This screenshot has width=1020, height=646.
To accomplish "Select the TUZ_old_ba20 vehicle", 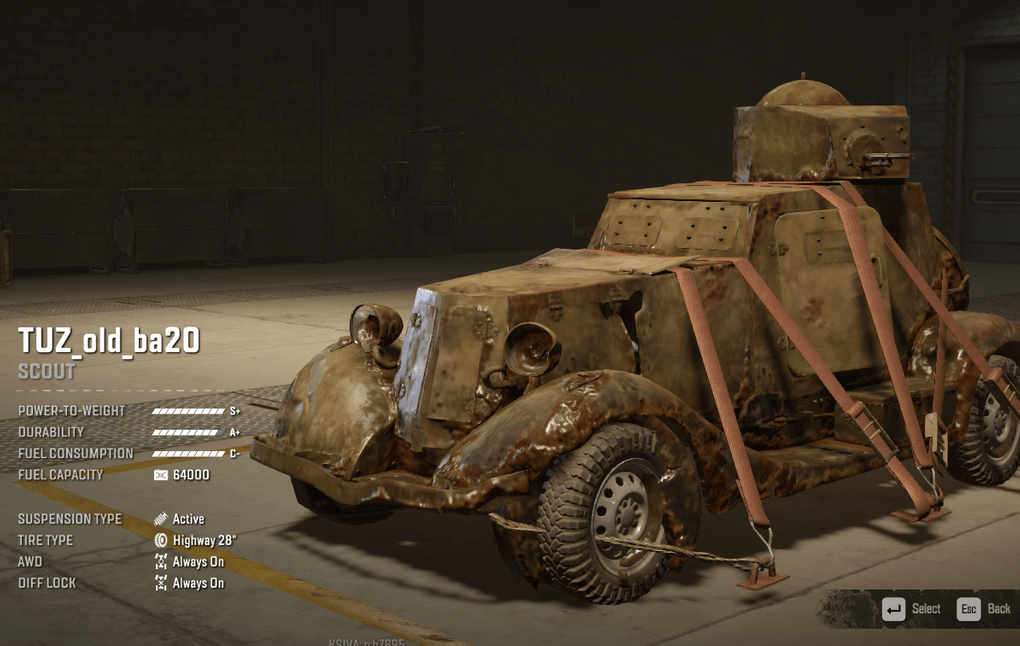I will pyautogui.click(x=911, y=609).
